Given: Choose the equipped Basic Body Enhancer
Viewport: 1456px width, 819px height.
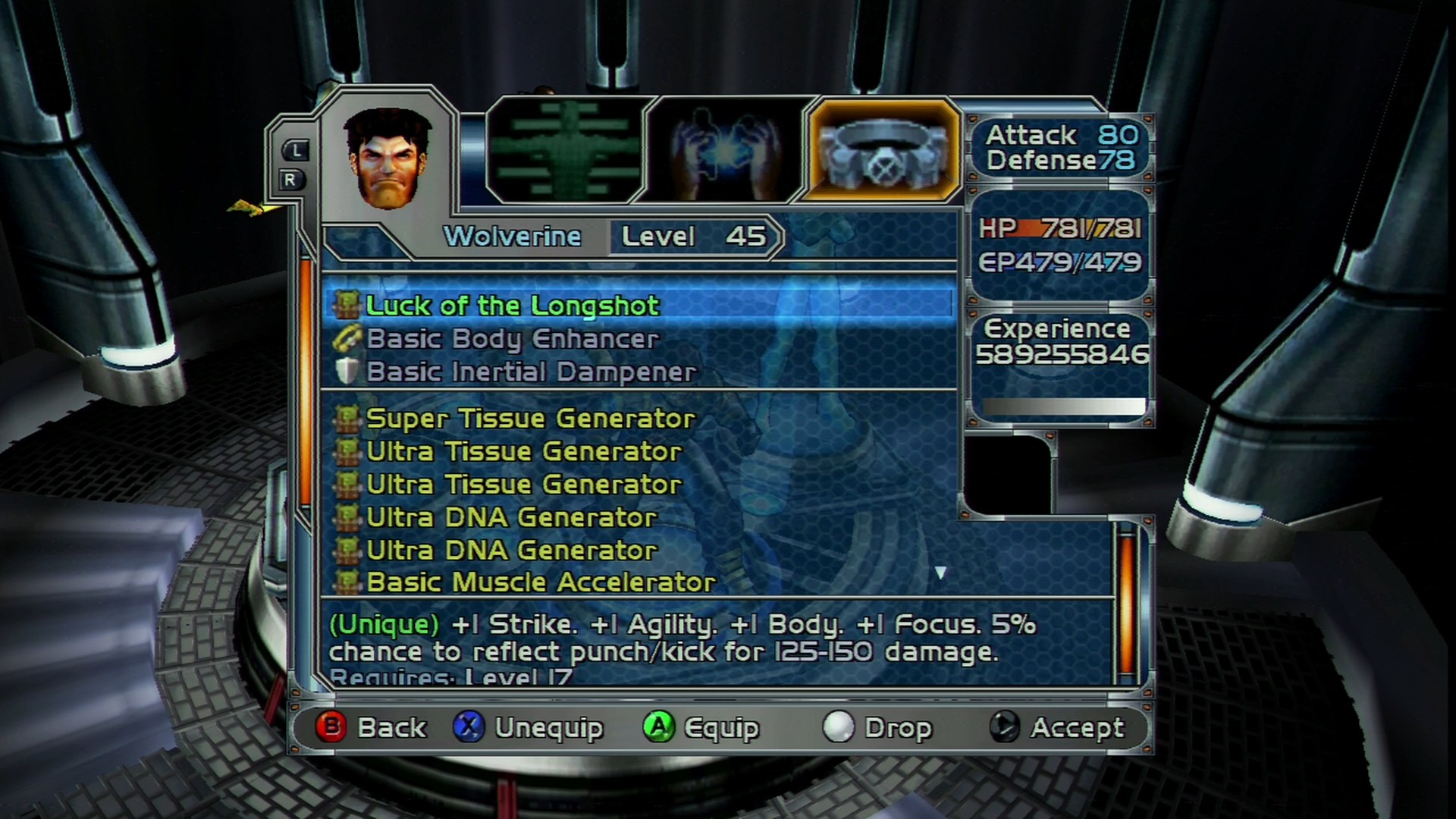Looking at the screenshot, I should (x=513, y=338).
